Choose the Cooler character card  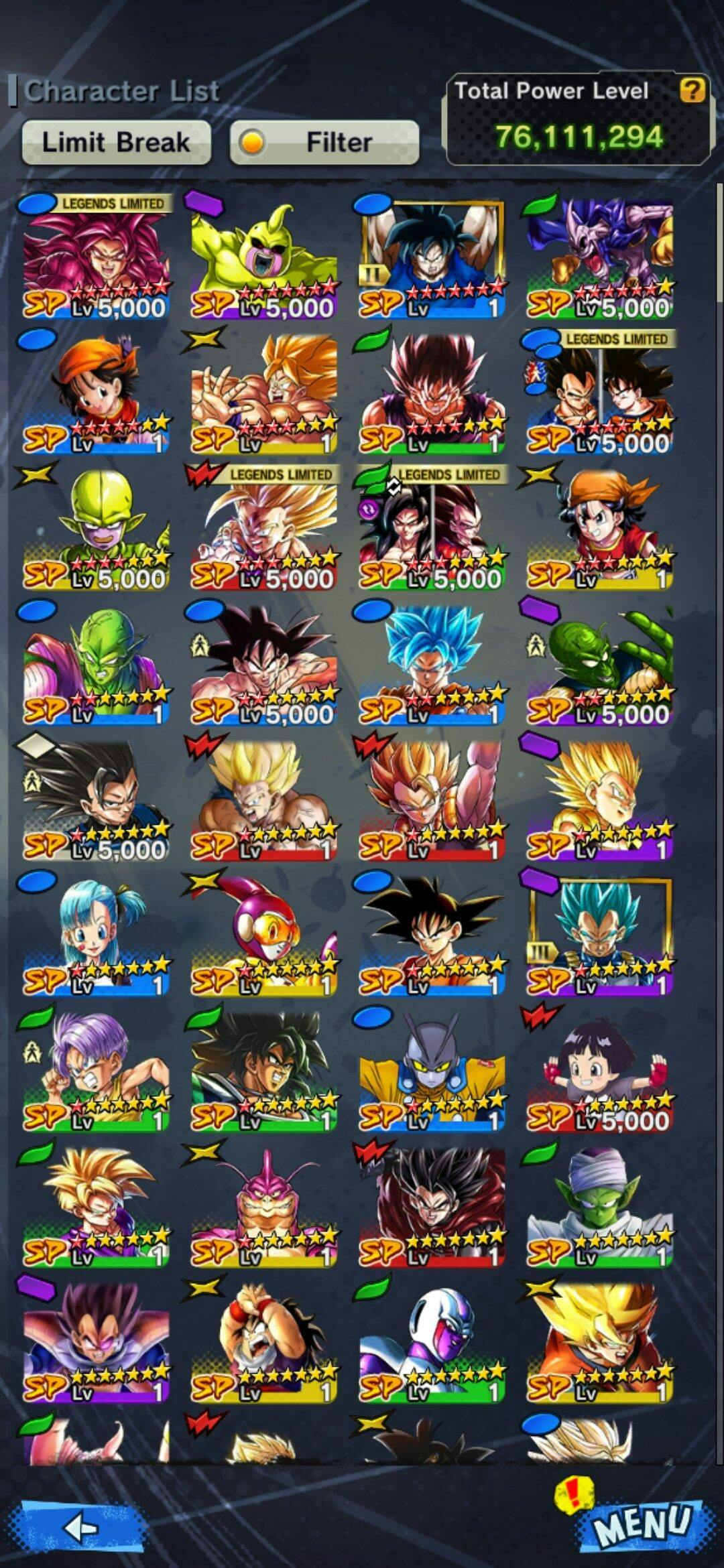coord(431,1342)
